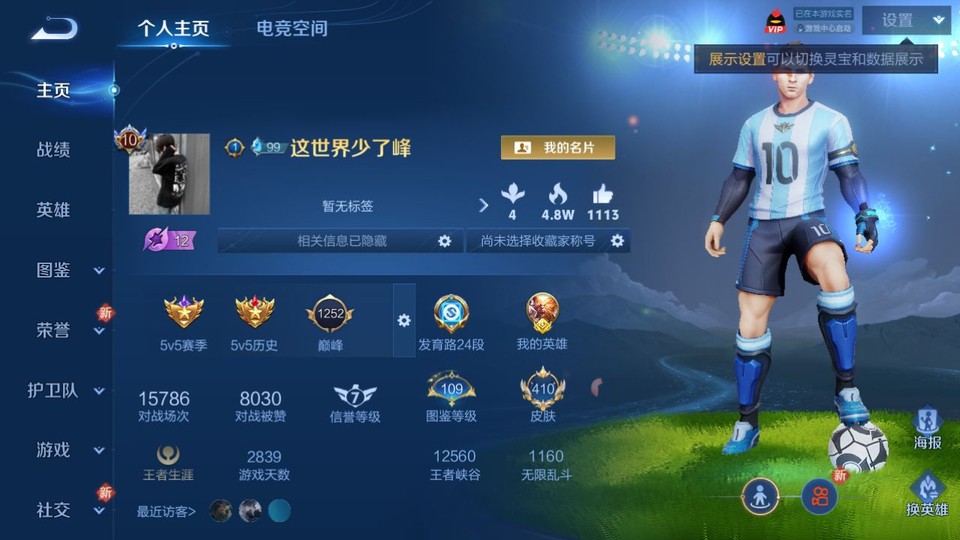
Task: Open the 海报 poster button
Action: click(x=927, y=427)
